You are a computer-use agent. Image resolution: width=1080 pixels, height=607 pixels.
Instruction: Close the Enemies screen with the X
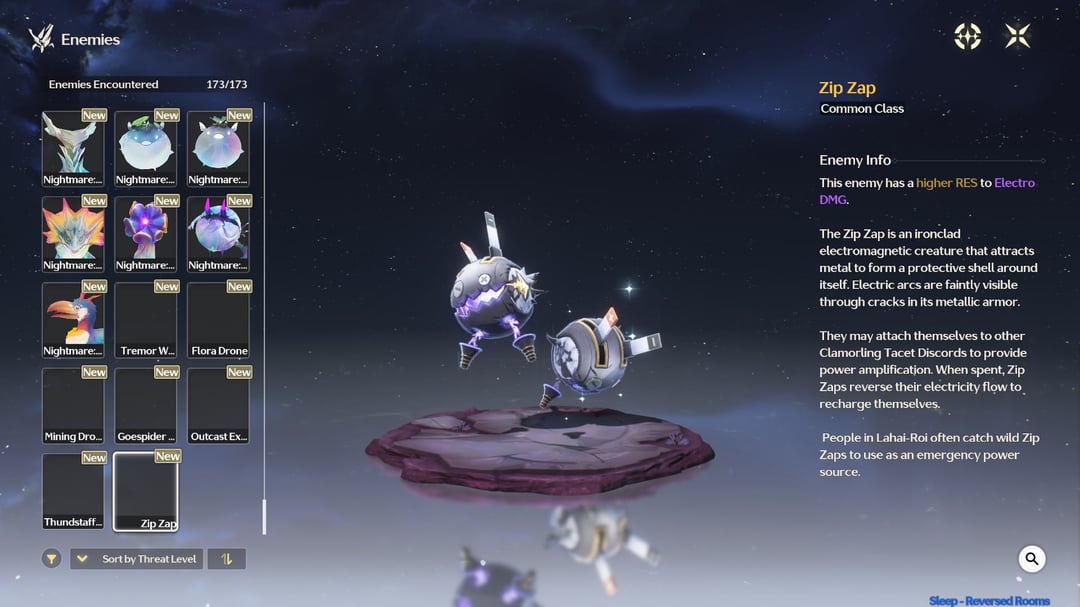(x=1017, y=37)
